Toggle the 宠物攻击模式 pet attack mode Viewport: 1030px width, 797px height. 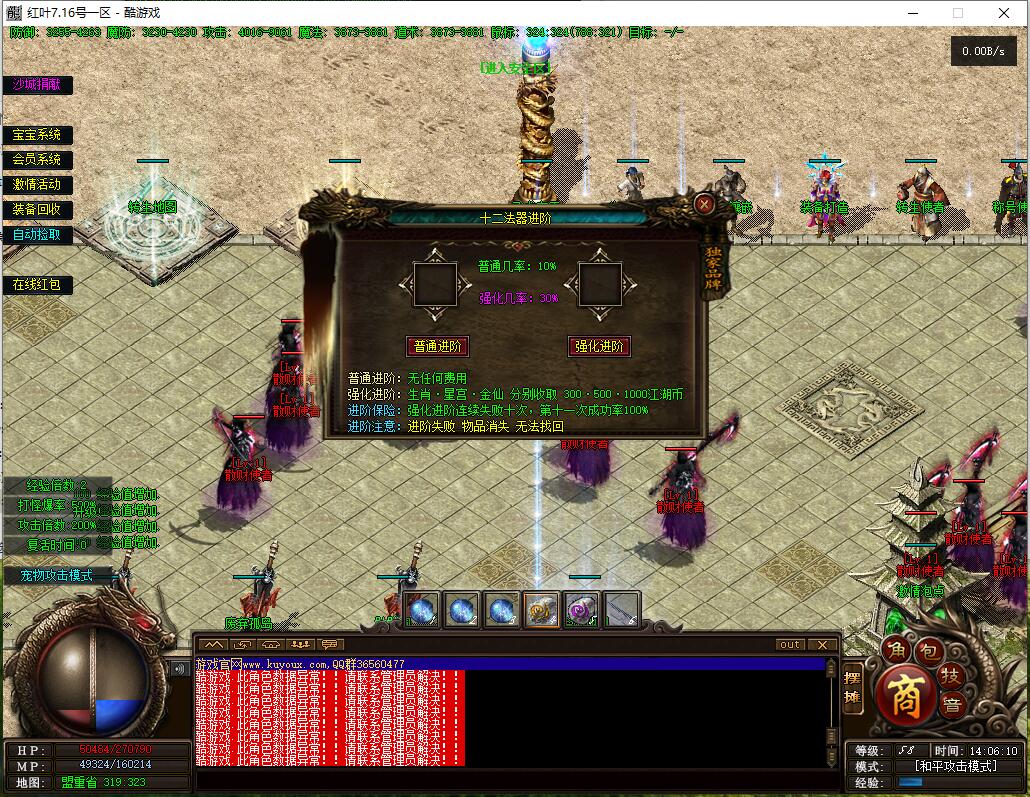(57, 575)
